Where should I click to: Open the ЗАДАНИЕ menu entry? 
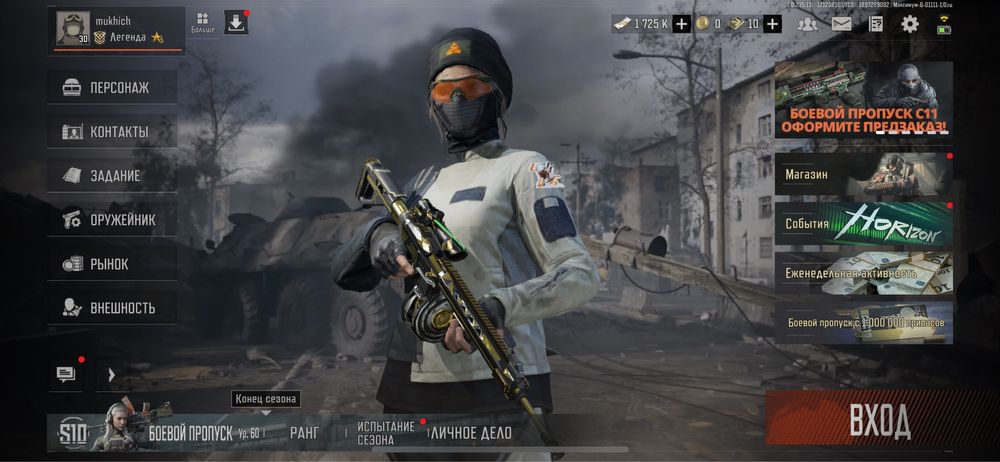coord(112,175)
